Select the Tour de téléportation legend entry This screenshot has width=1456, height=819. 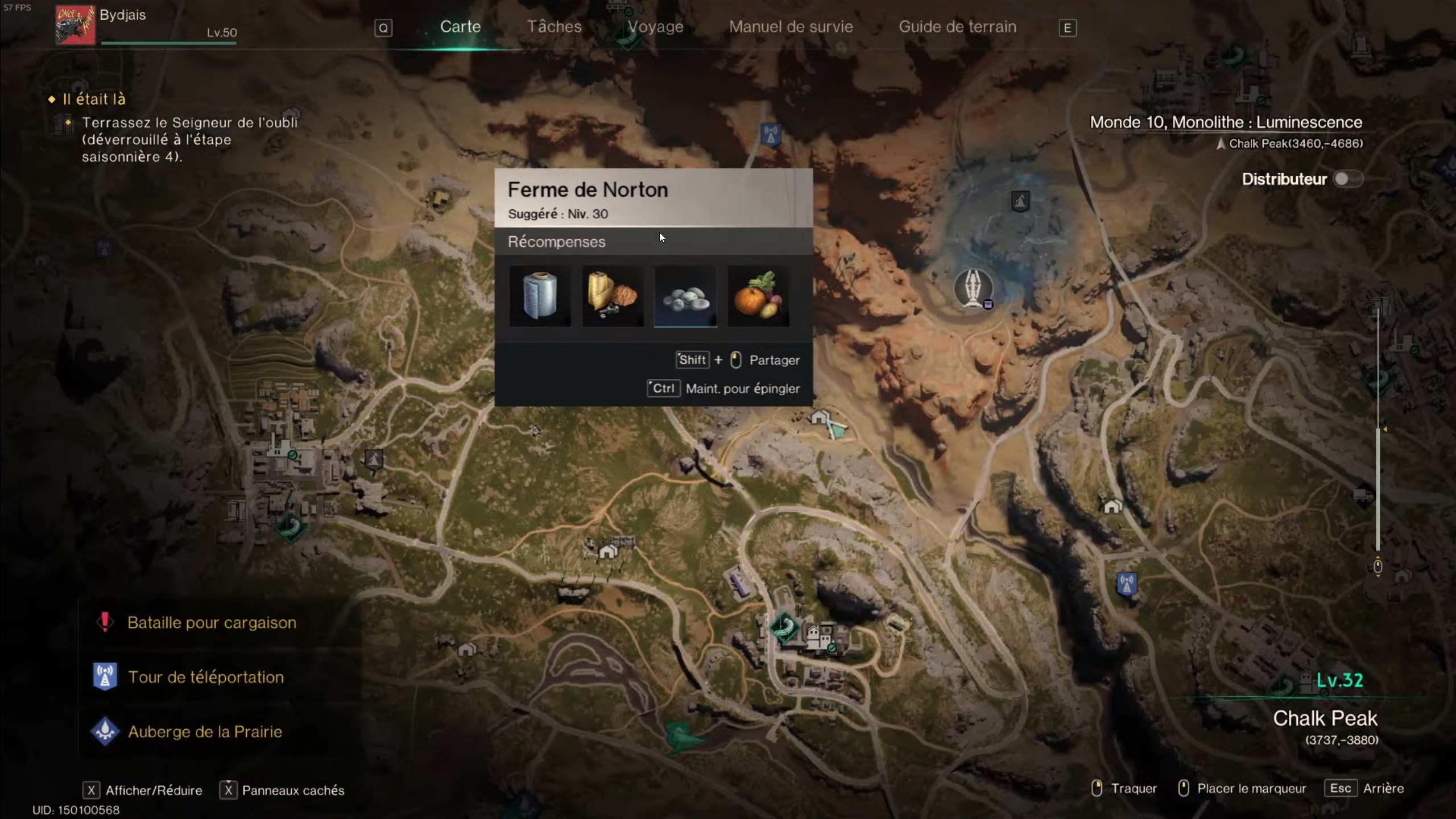[x=205, y=677]
